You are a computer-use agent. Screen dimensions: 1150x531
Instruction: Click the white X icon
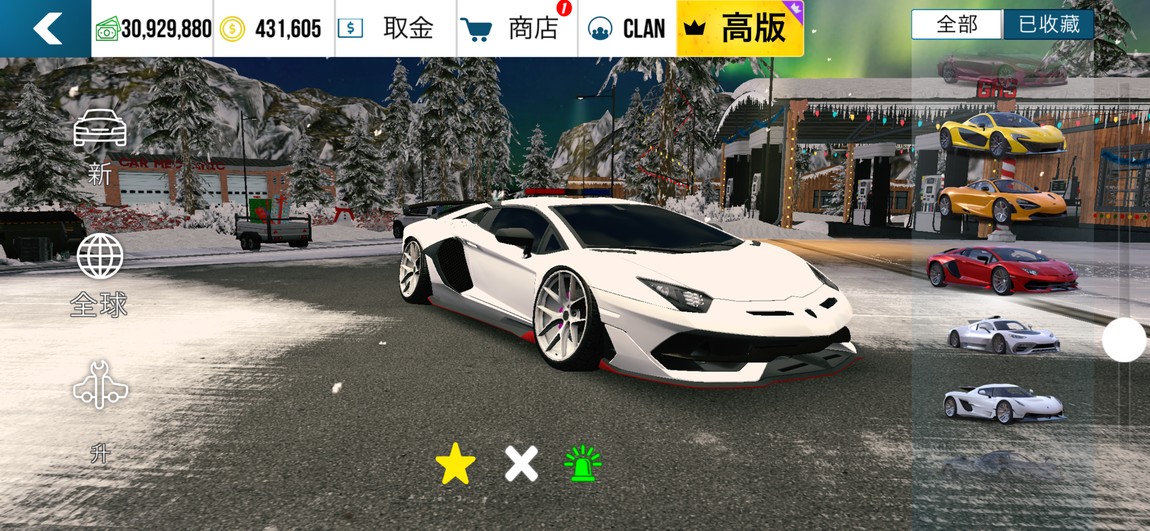point(521,464)
